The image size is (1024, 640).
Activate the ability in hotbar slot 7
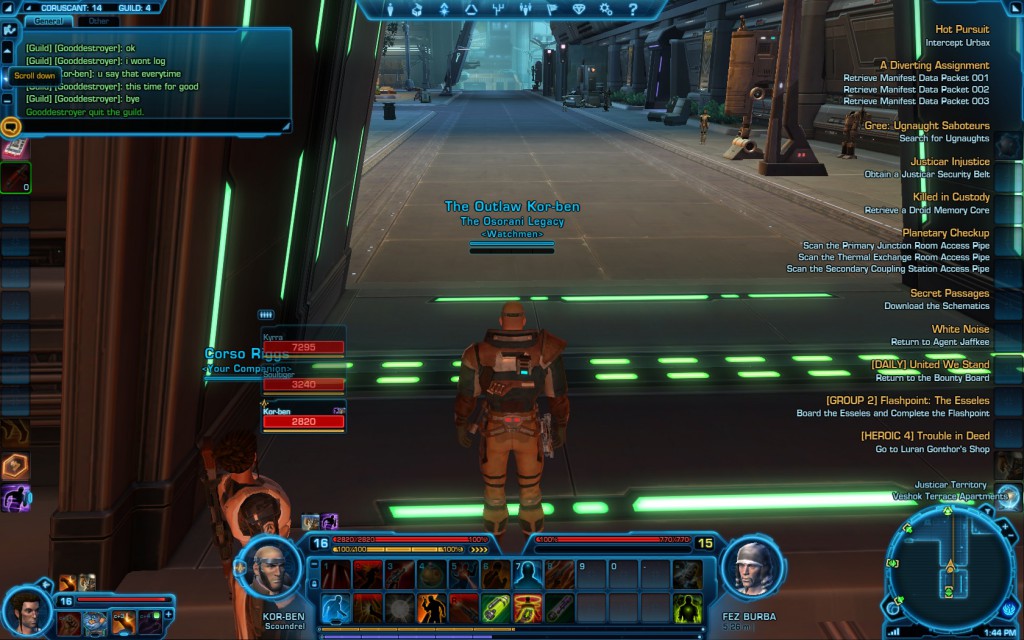click(527, 574)
